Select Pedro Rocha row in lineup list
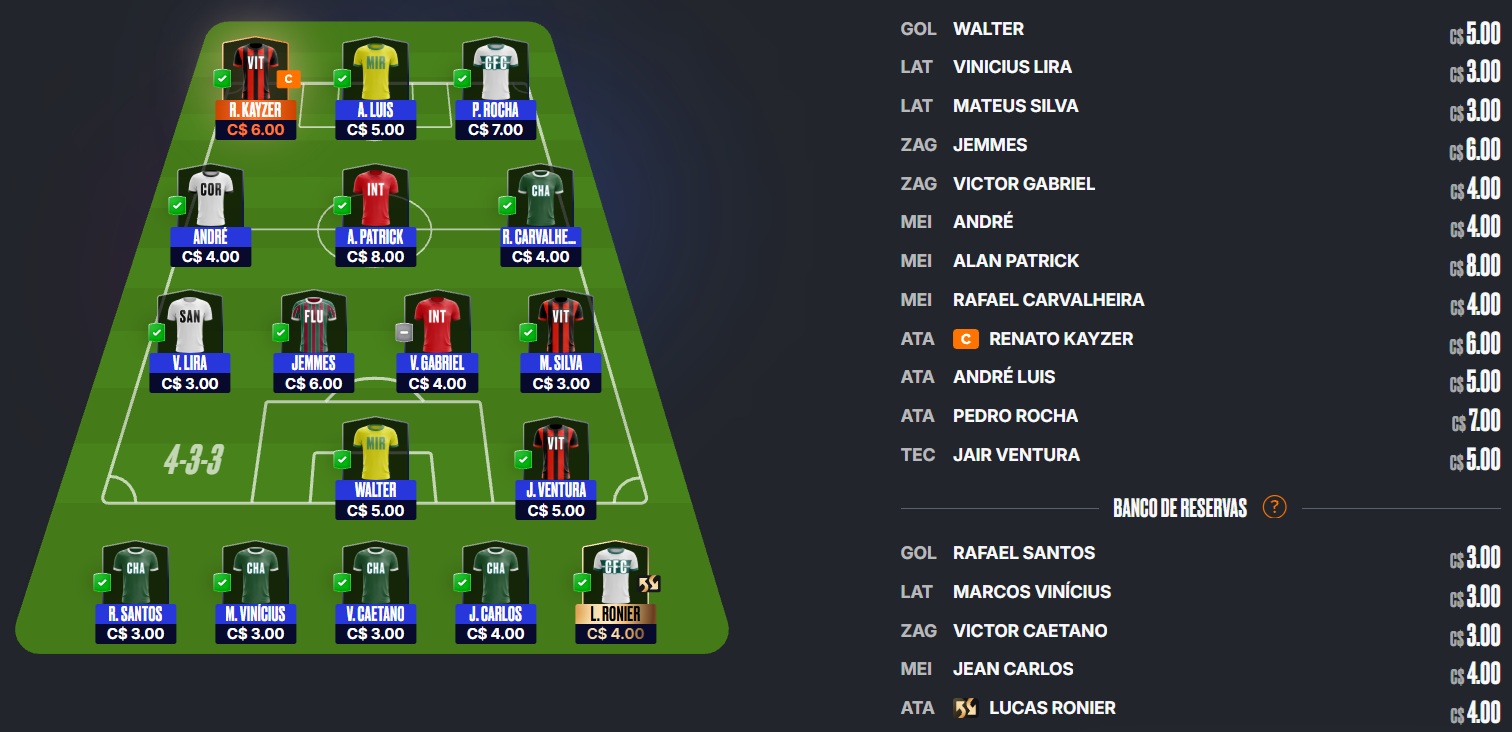 click(x=1015, y=416)
